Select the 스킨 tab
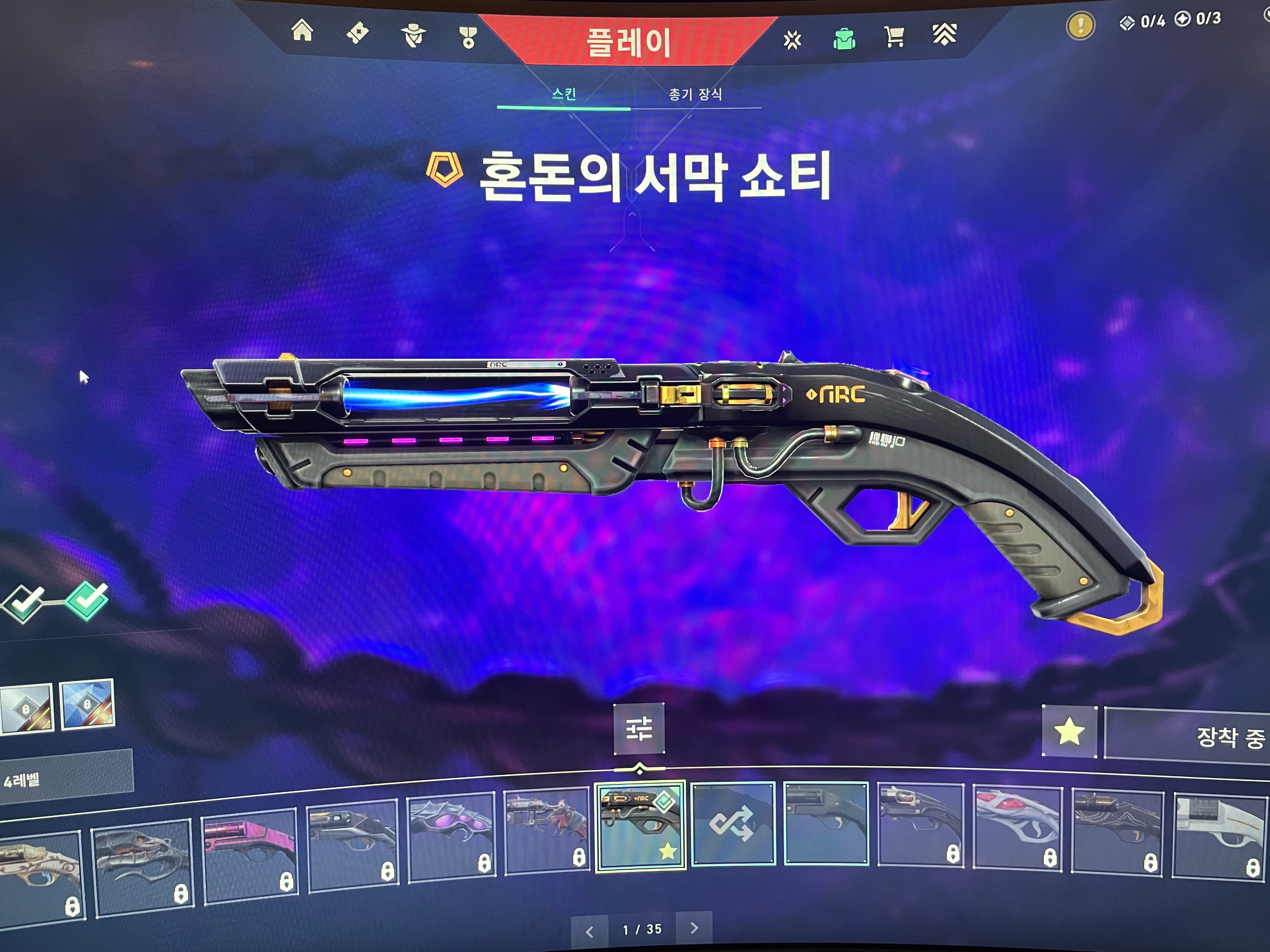 (564, 94)
